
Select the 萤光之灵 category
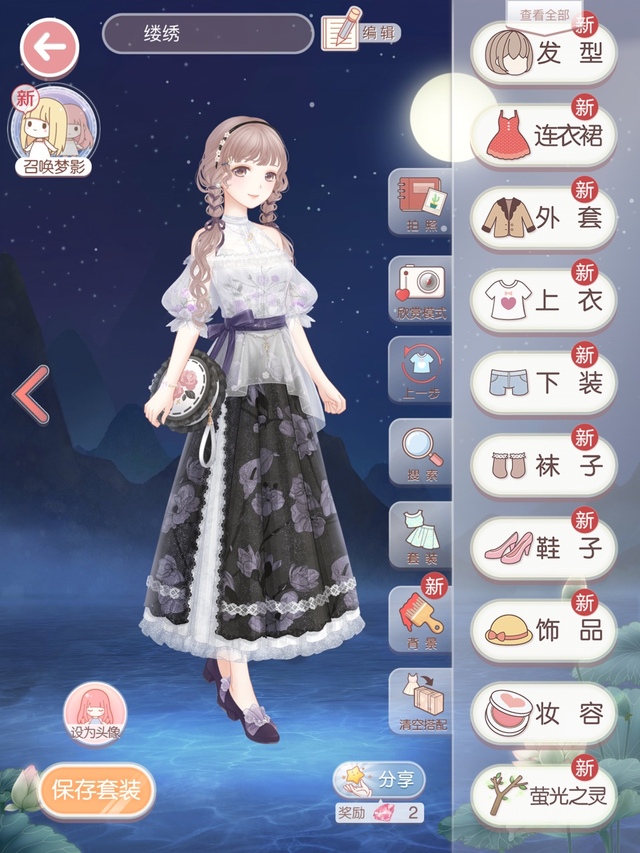pyautogui.click(x=544, y=795)
